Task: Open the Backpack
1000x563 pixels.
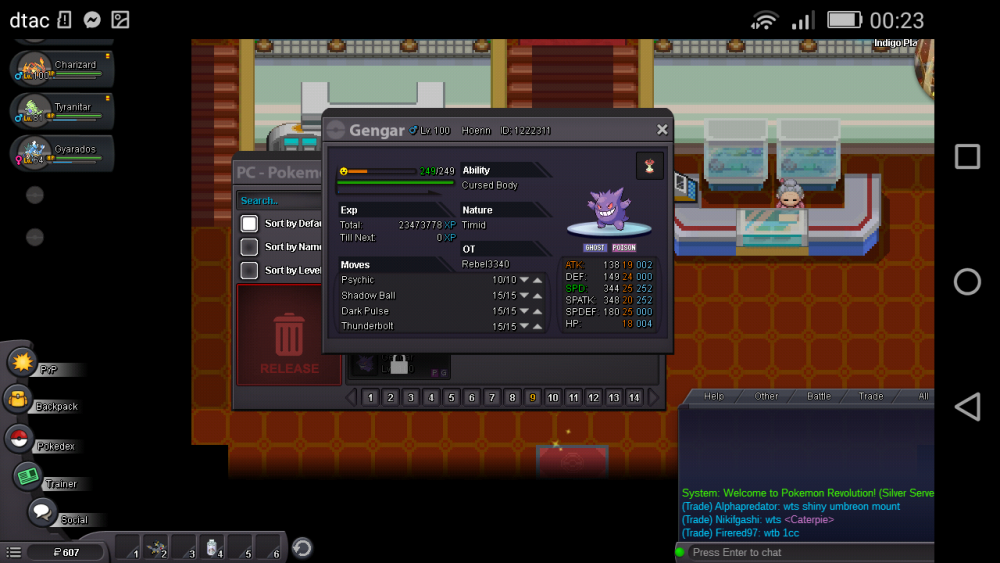Action: (19, 400)
